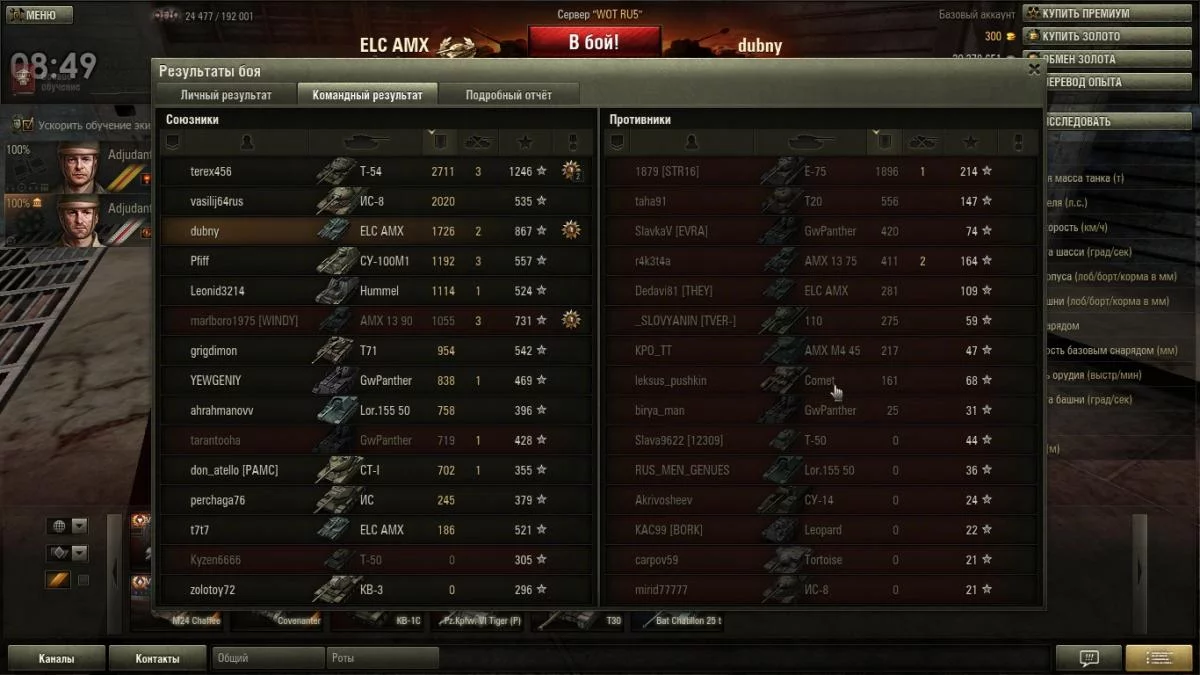This screenshot has height=675, width=1200.
Task: Select the Роты chat tab
Action: 382,659
